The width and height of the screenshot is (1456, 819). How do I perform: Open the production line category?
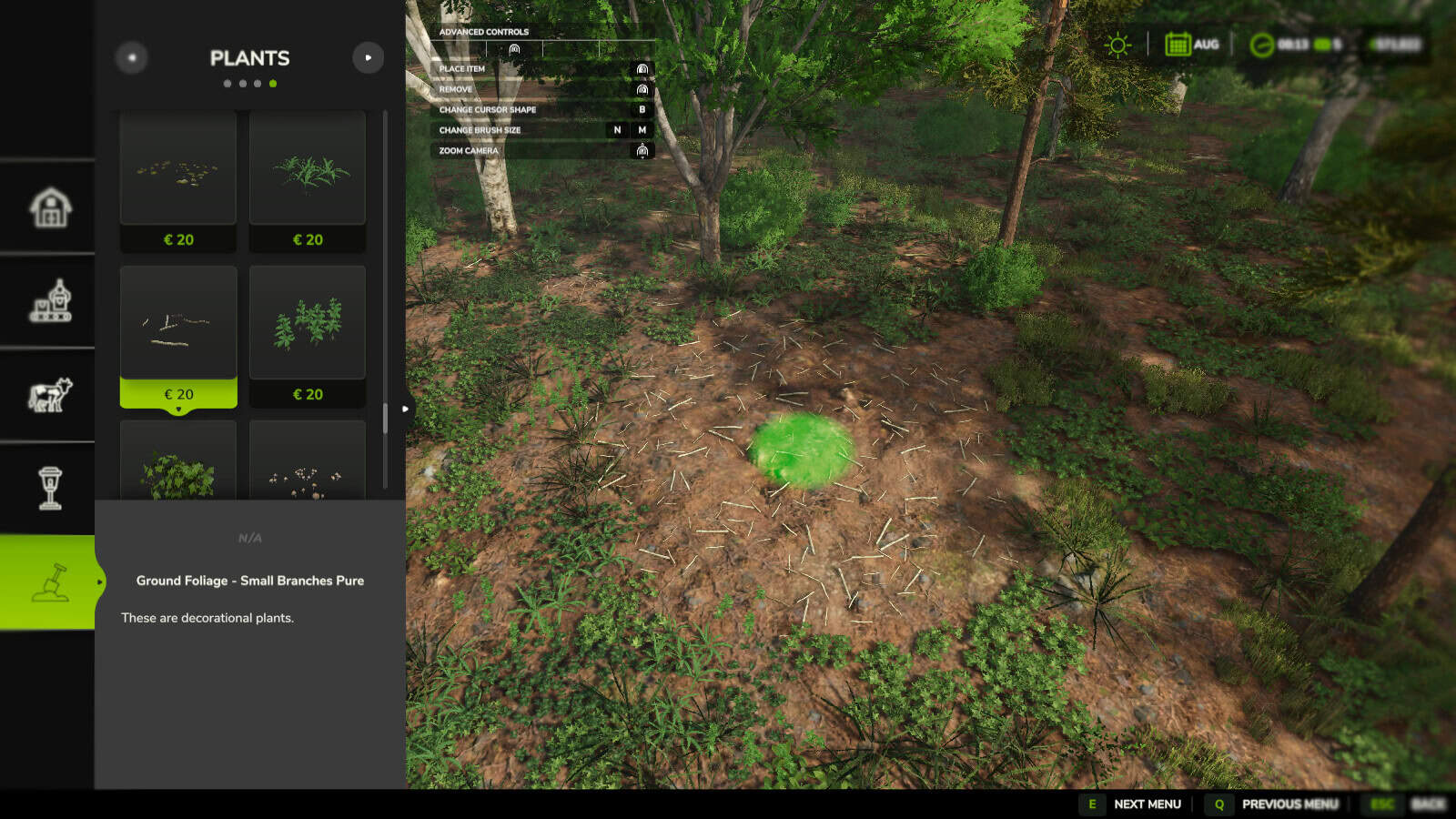pos(50,300)
